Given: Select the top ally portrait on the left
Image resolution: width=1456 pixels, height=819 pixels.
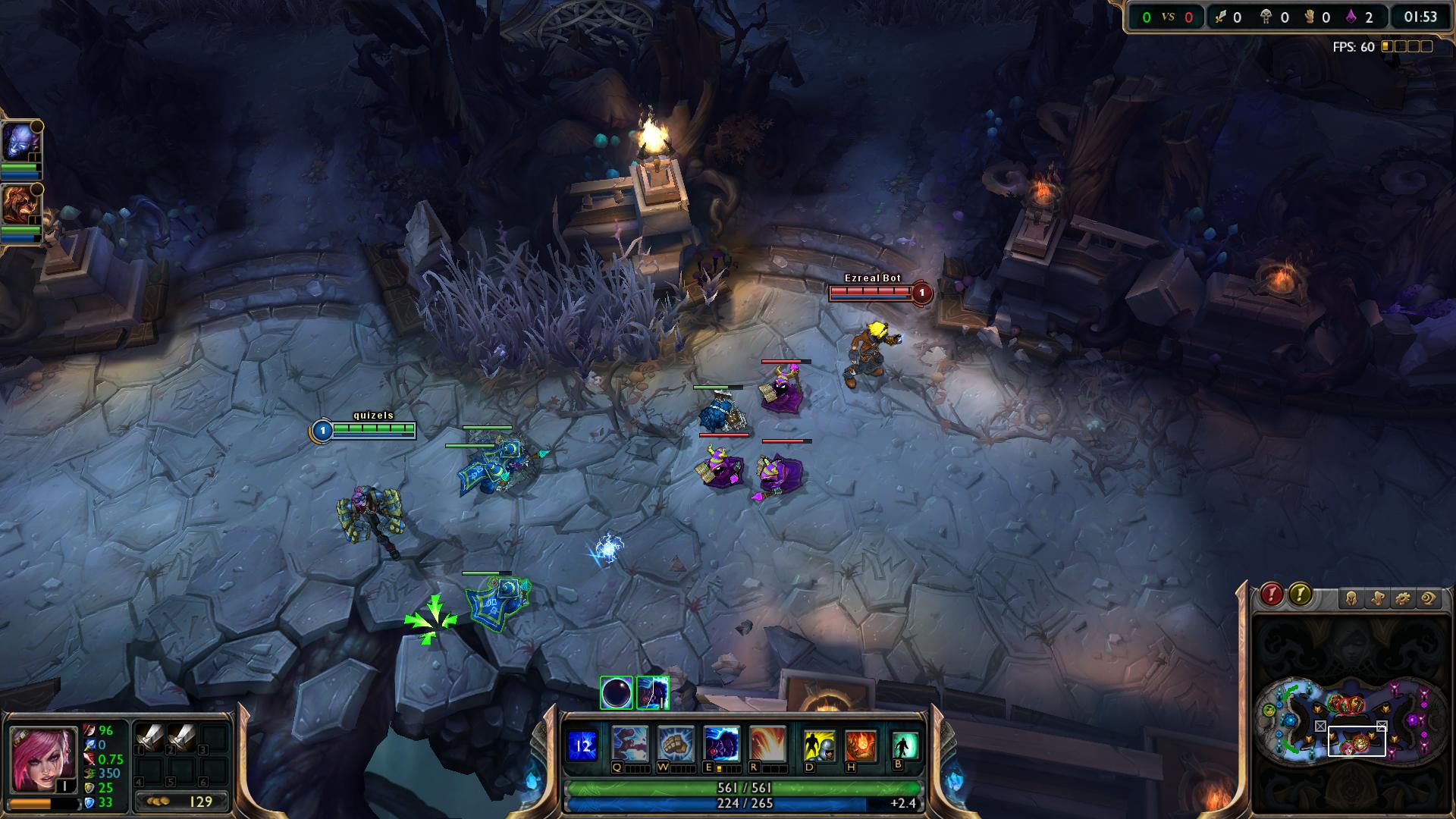Looking at the screenshot, I should (x=20, y=142).
